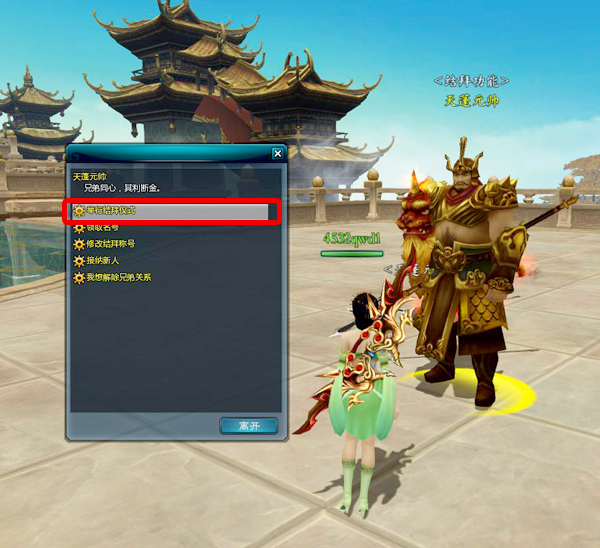Choose the 接纳新人 option
This screenshot has width=600, height=548.
click(x=102, y=260)
